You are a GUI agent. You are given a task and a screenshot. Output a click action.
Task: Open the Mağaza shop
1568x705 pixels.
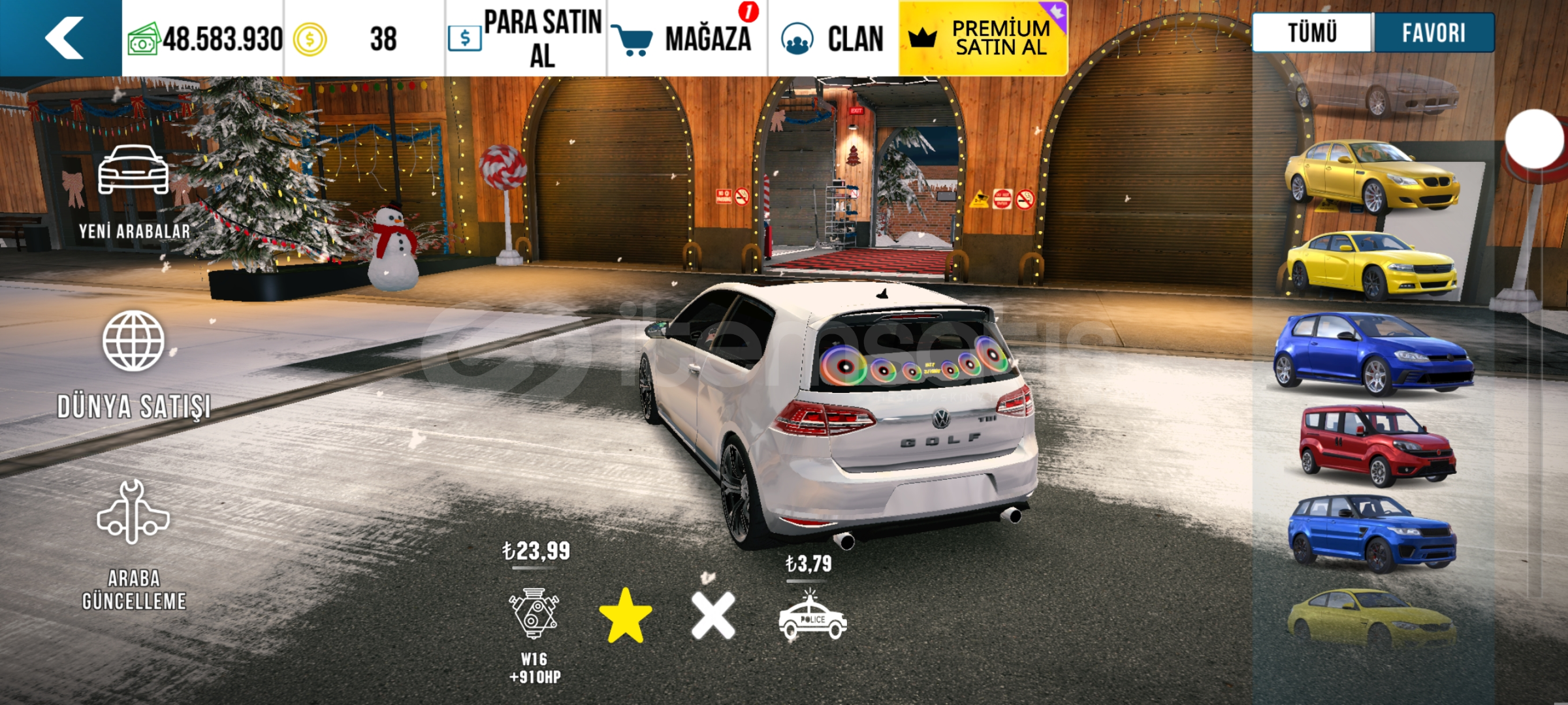pos(686,39)
